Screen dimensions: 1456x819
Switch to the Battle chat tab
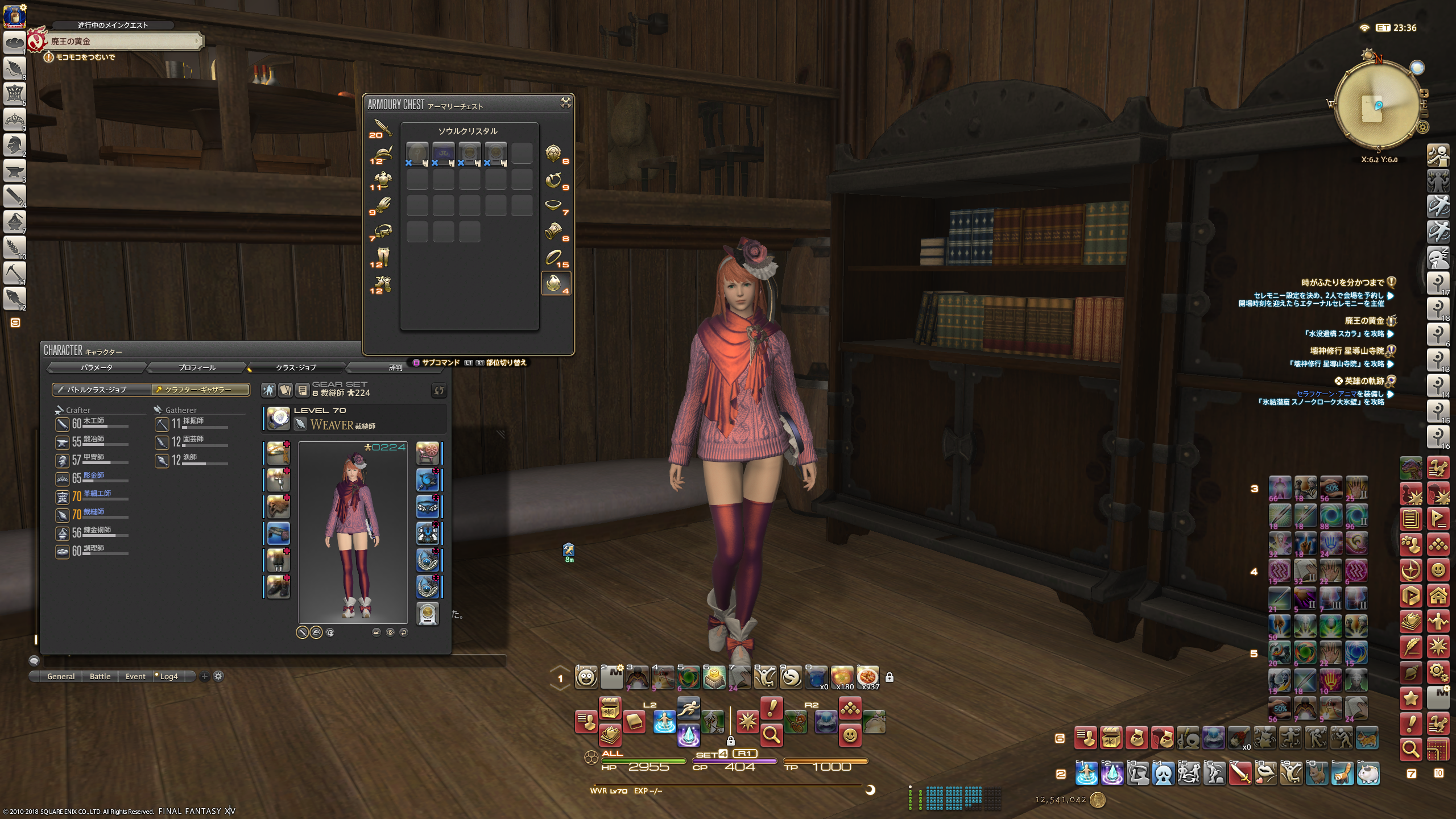(x=100, y=676)
